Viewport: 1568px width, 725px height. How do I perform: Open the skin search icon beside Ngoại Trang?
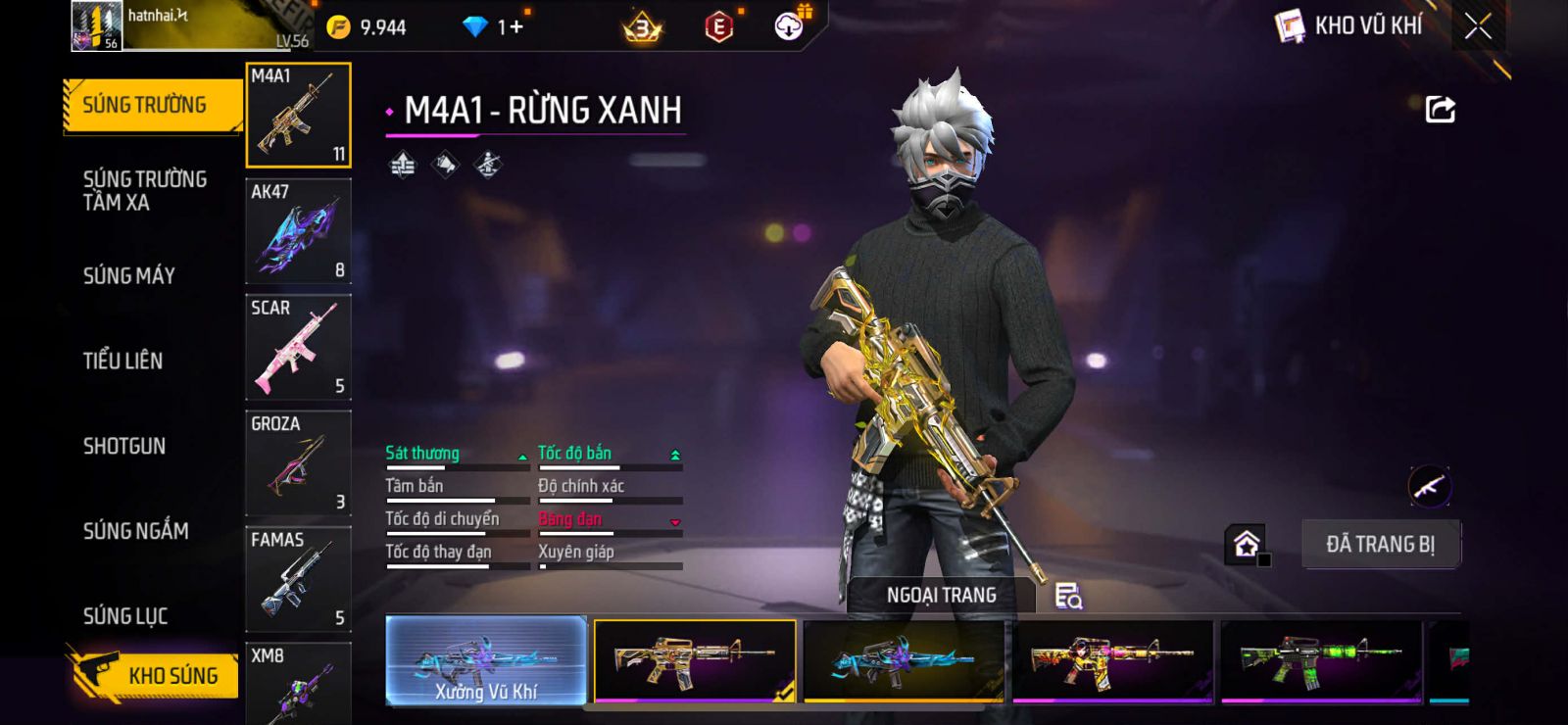tap(1068, 596)
